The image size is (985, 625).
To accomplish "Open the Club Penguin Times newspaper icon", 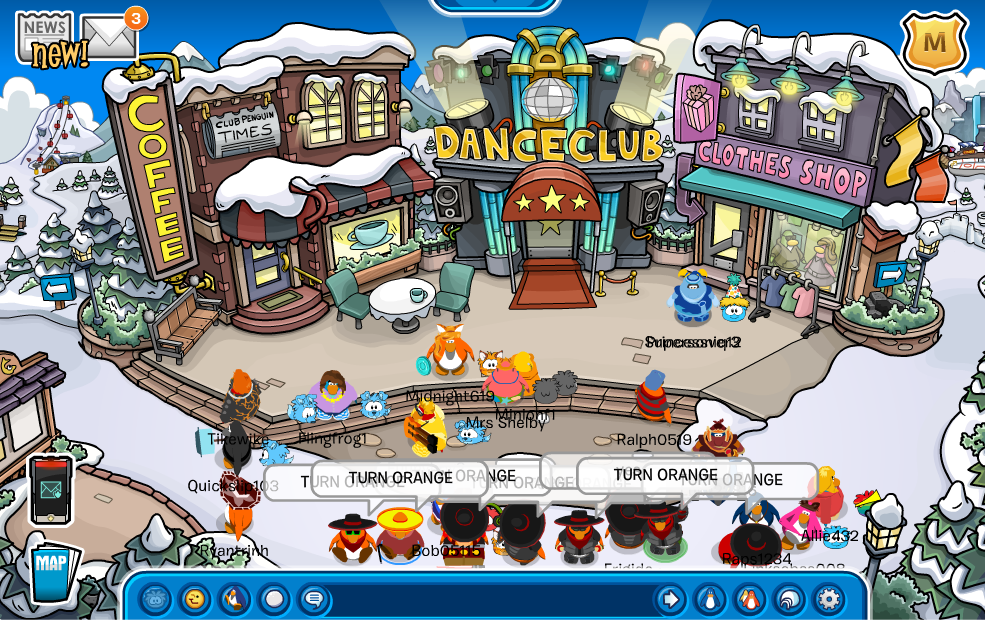I will point(44,40).
